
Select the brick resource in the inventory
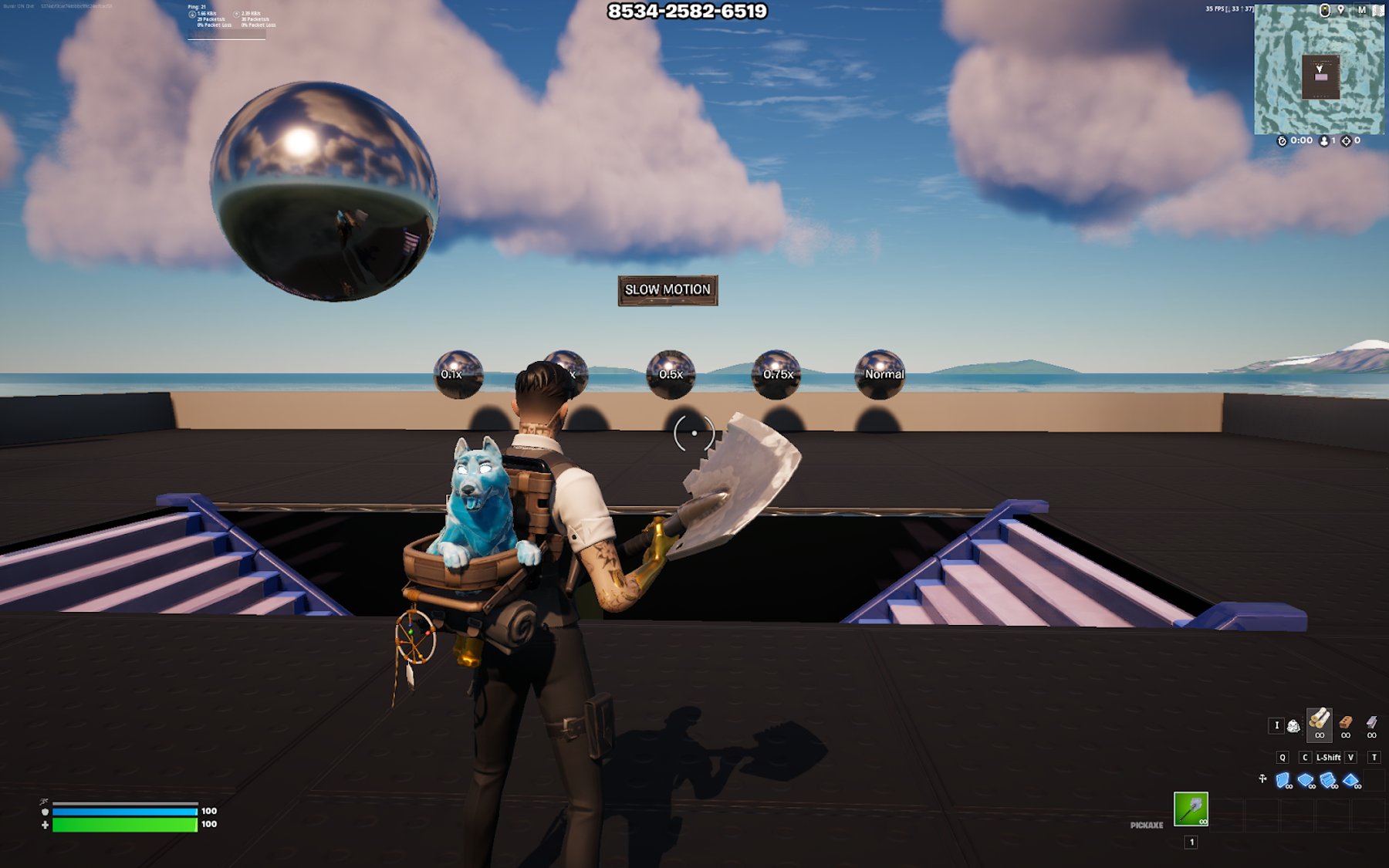click(1346, 723)
